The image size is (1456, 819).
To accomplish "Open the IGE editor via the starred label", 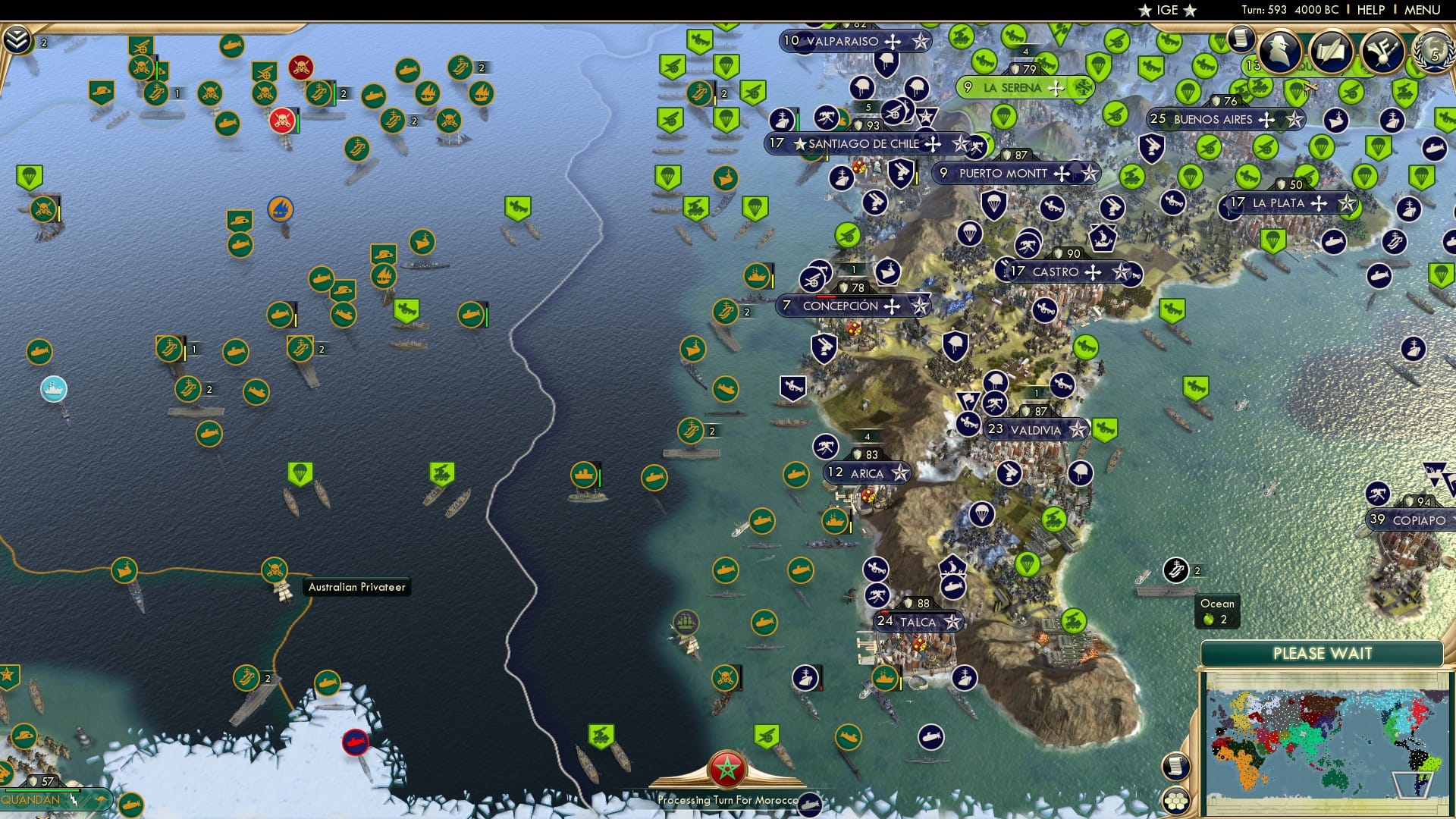I will pyautogui.click(x=1168, y=11).
